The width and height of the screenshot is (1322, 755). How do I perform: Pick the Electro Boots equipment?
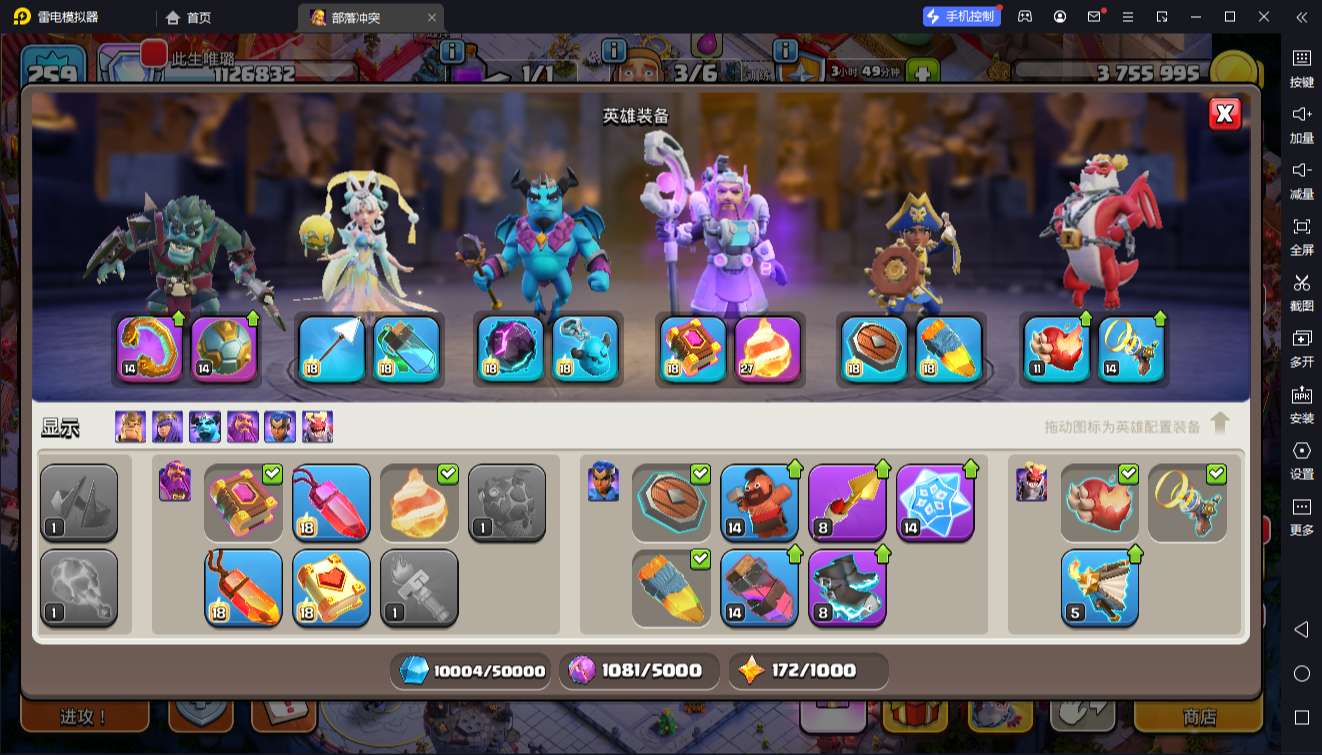(x=847, y=587)
